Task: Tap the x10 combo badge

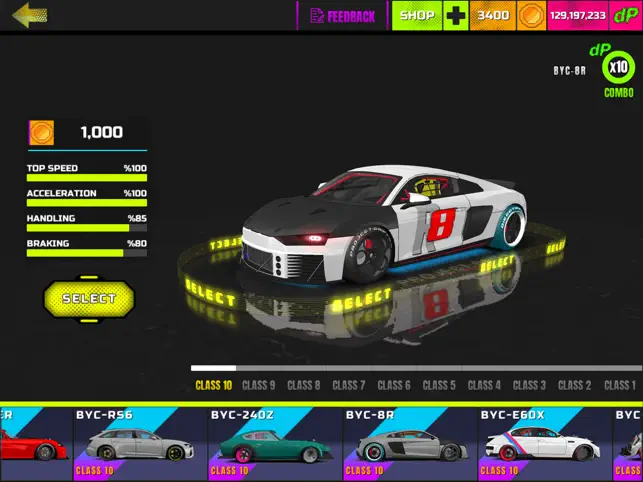Action: pos(619,68)
